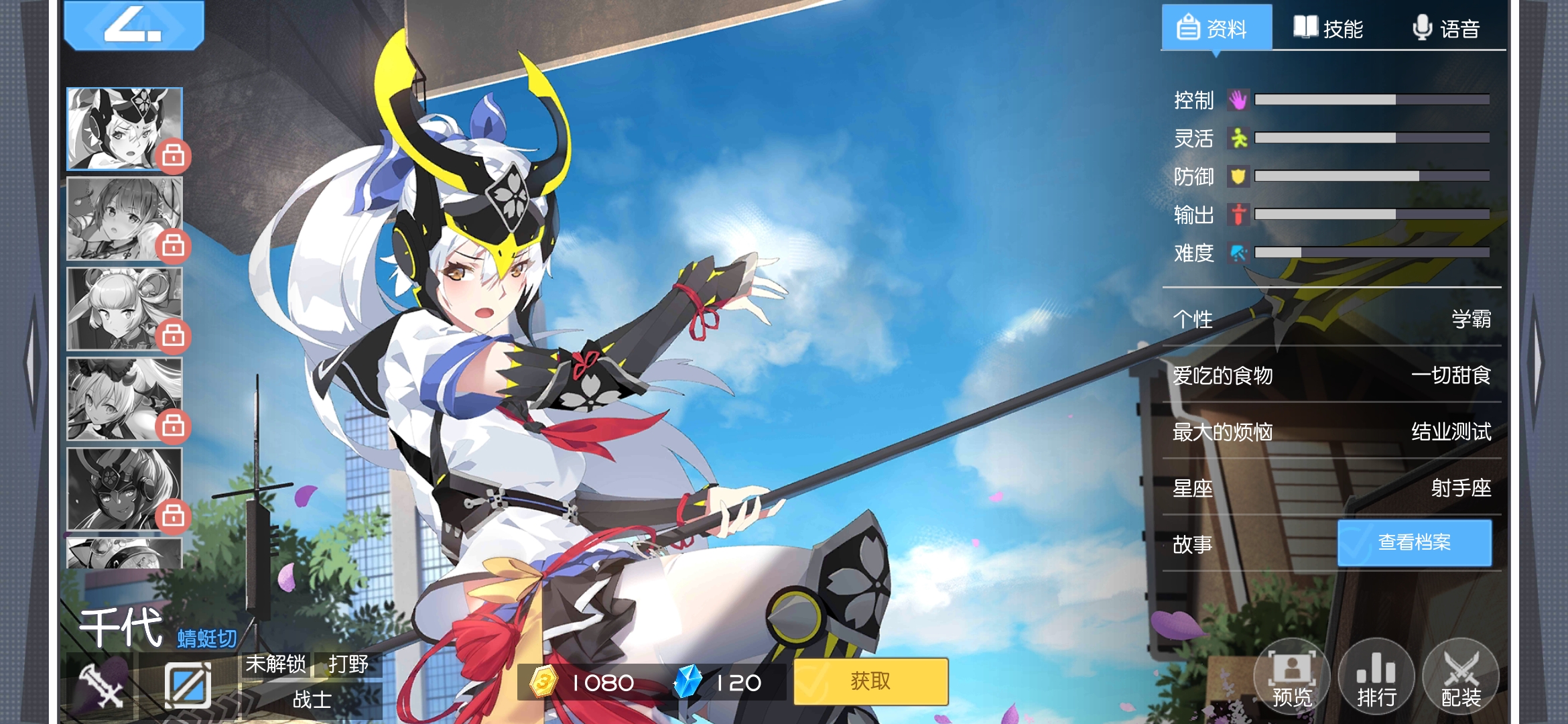Go back using the top-left arrow button

tap(133, 25)
